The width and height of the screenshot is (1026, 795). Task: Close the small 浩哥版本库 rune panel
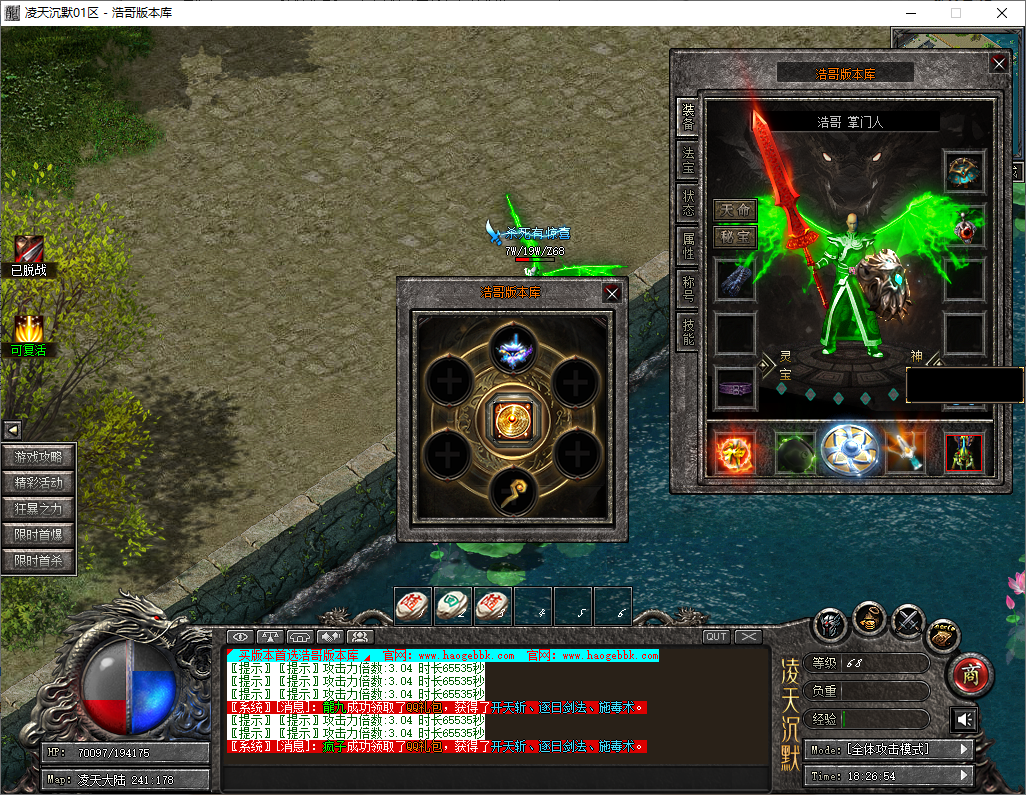tap(612, 293)
